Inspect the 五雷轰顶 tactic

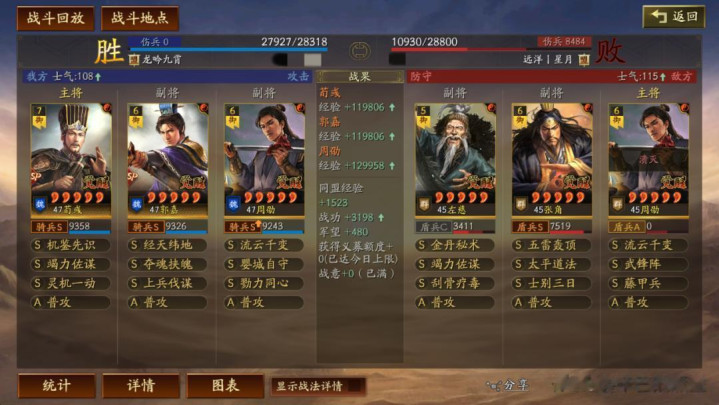click(x=552, y=245)
